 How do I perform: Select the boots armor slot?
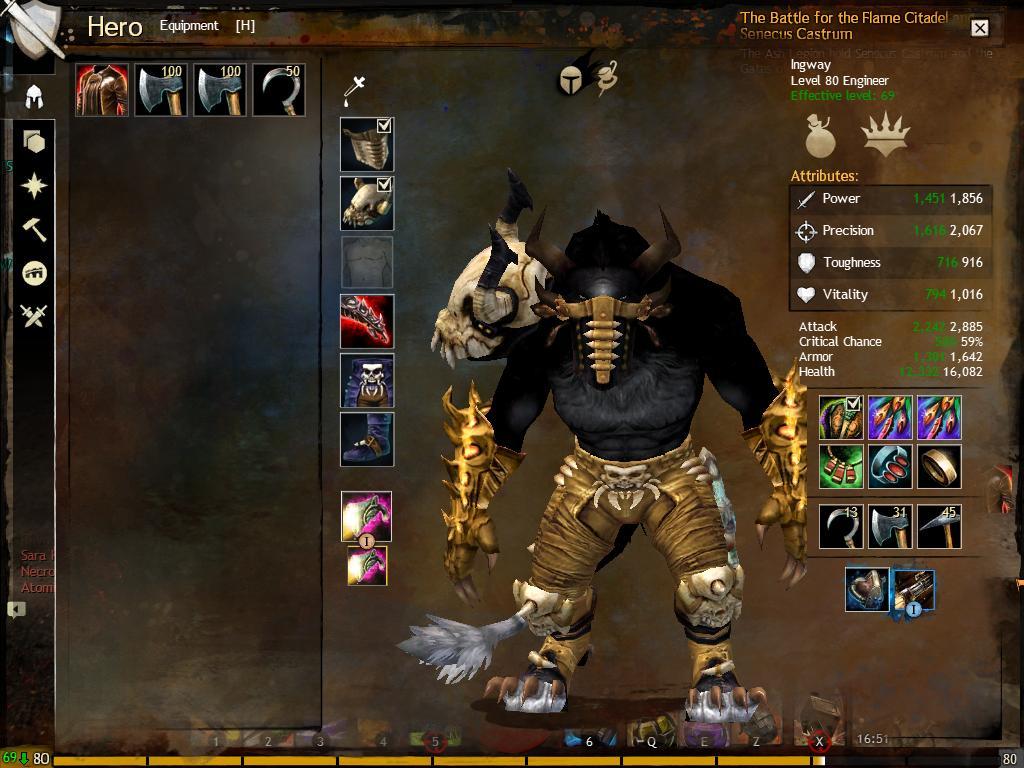tap(367, 440)
